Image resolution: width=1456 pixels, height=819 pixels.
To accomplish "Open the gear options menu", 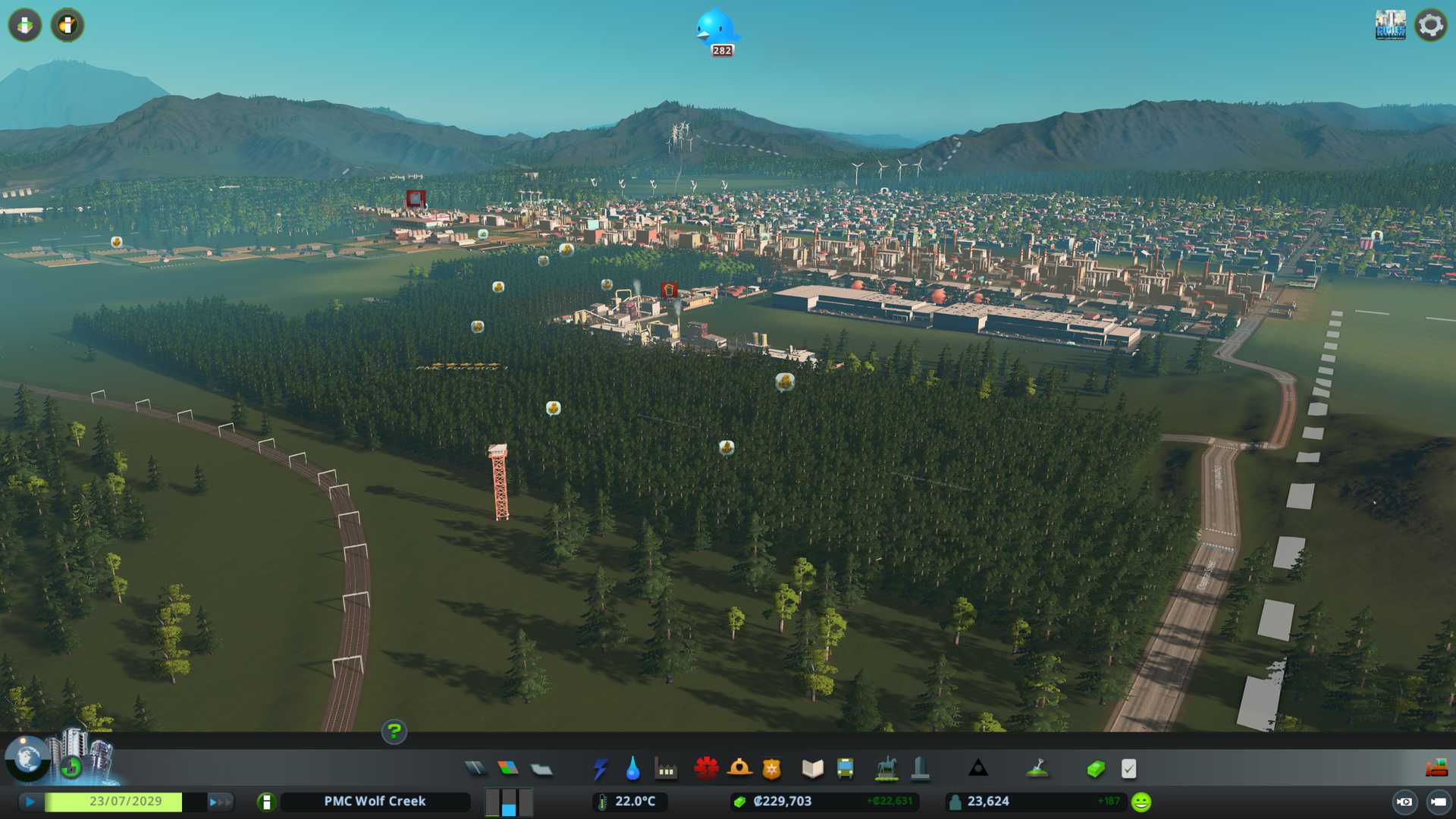I will pos(1430,25).
